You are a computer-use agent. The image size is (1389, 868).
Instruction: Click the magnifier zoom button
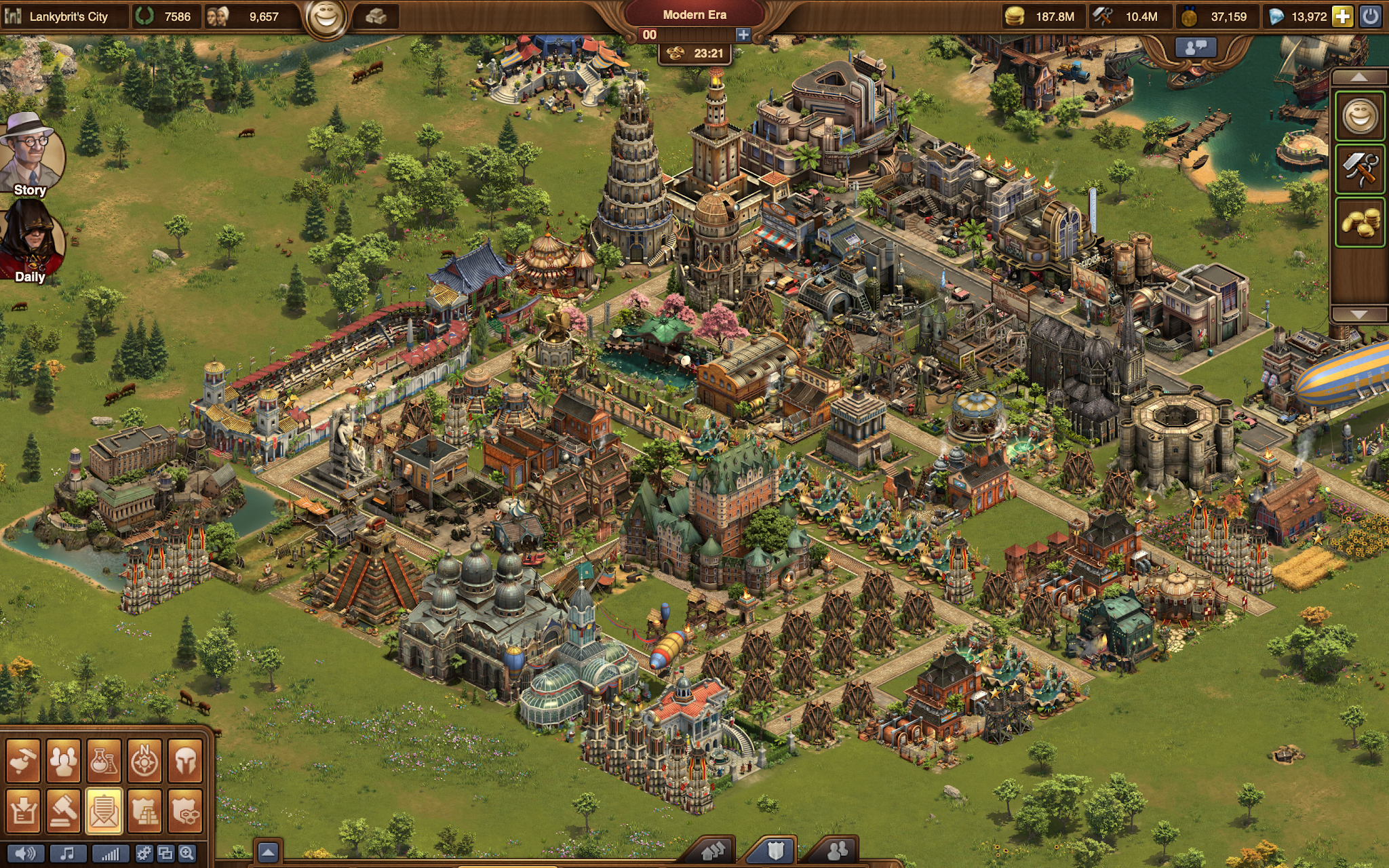coord(187,854)
